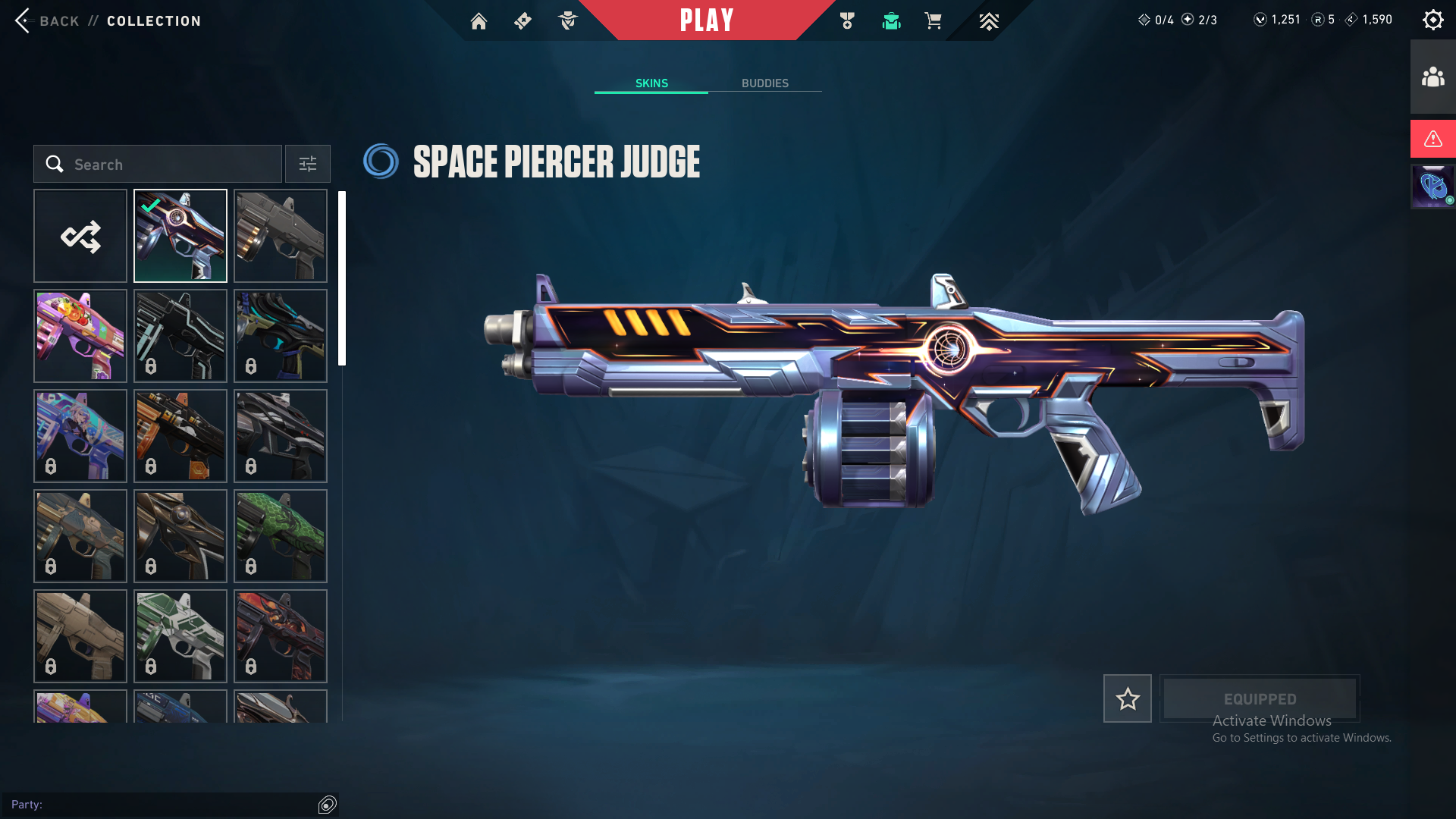Favorite this skin with the star button

click(x=1127, y=698)
